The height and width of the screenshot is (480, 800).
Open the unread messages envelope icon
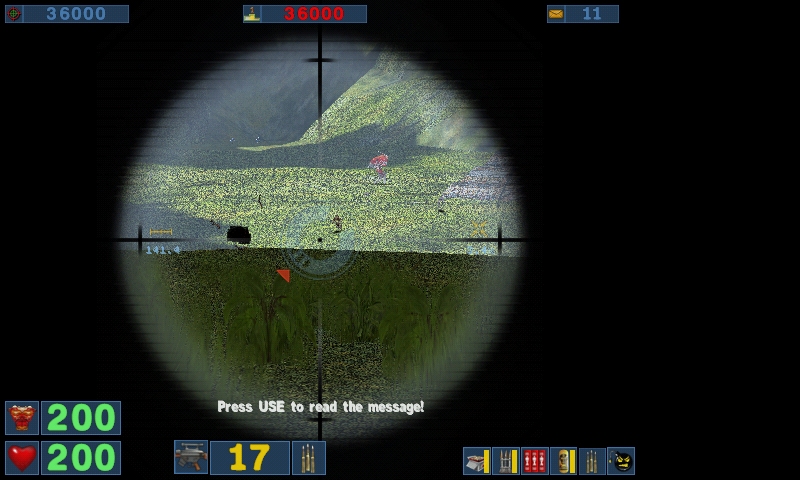tap(556, 14)
